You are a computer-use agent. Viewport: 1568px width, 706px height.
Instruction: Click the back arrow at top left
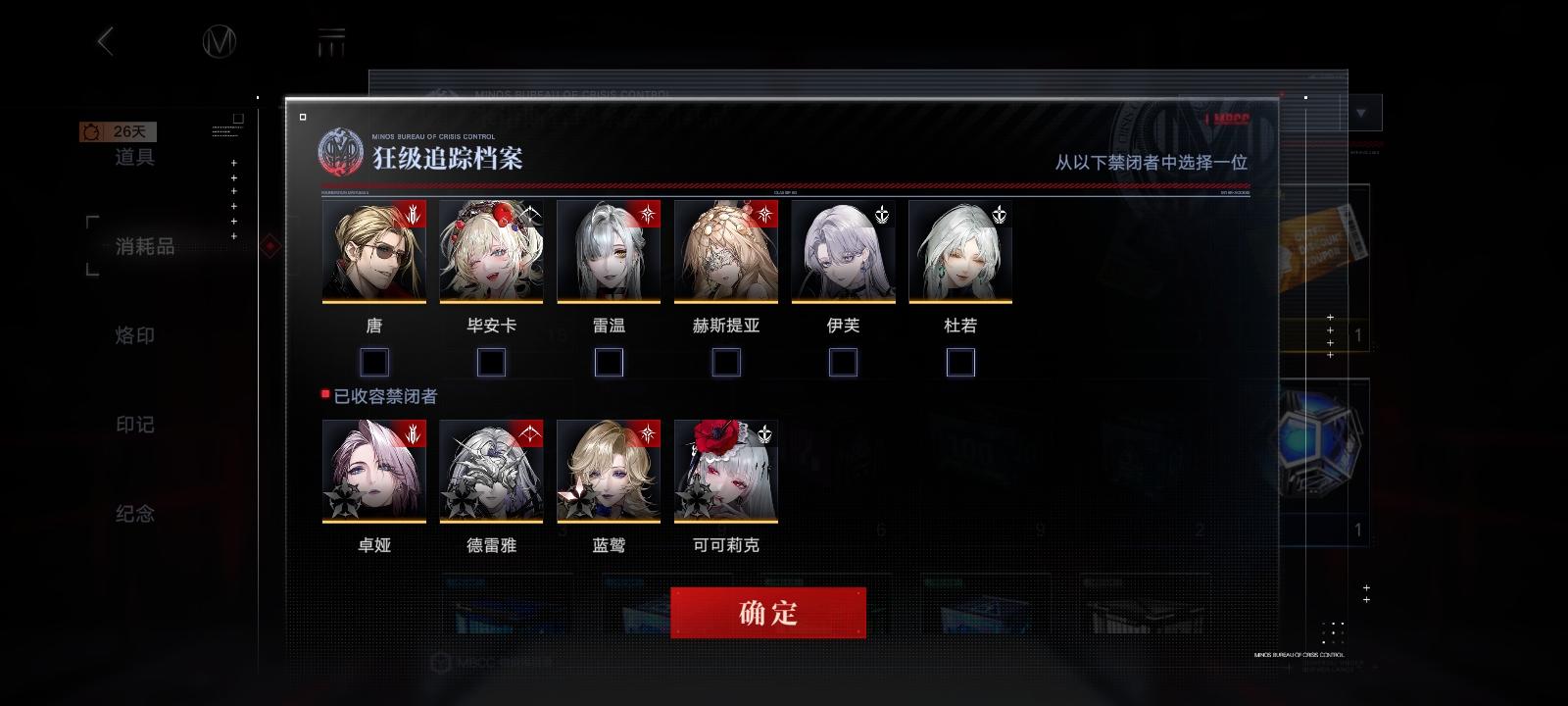click(x=106, y=43)
